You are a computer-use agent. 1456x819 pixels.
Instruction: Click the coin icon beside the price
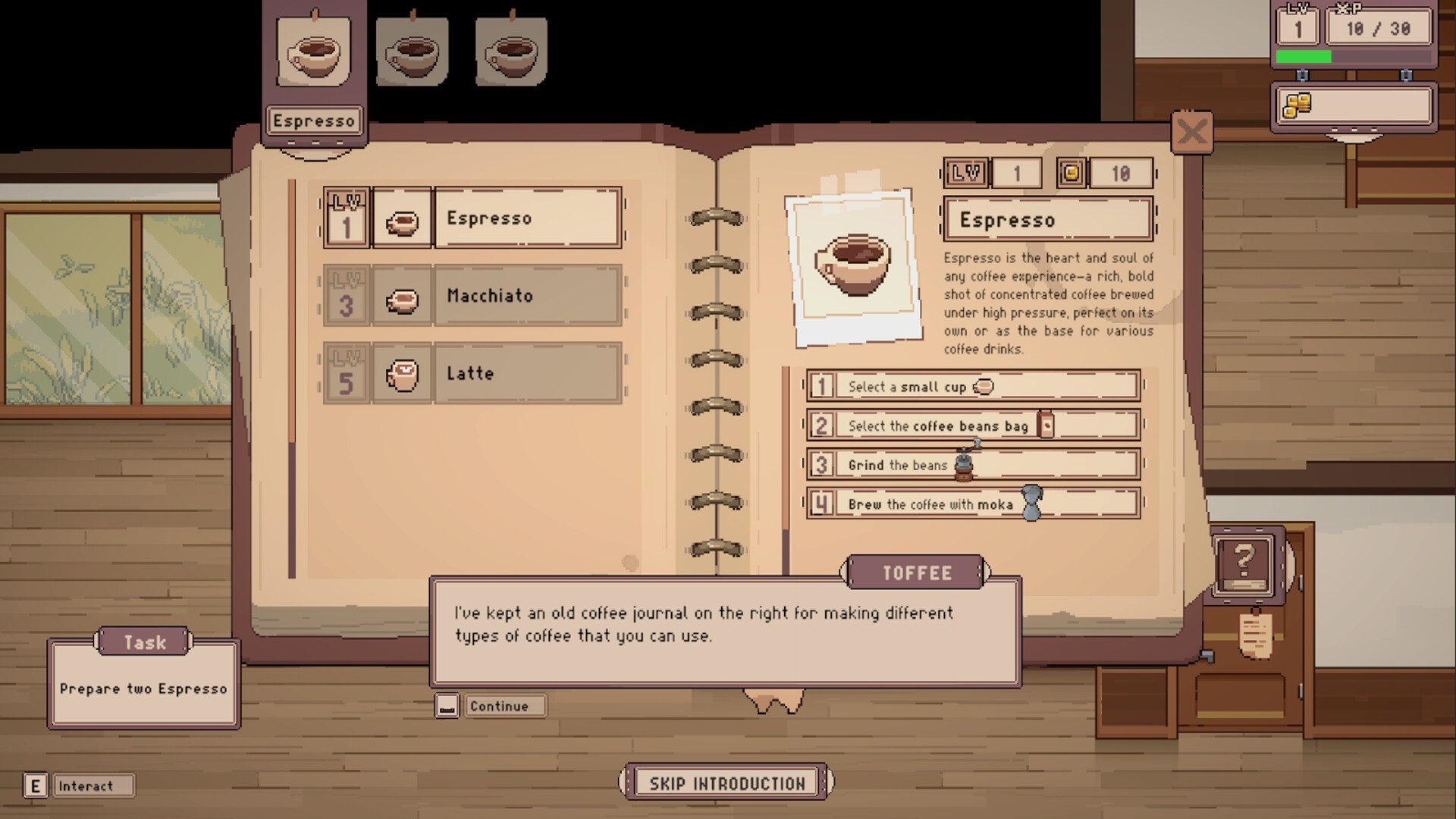tap(1070, 173)
